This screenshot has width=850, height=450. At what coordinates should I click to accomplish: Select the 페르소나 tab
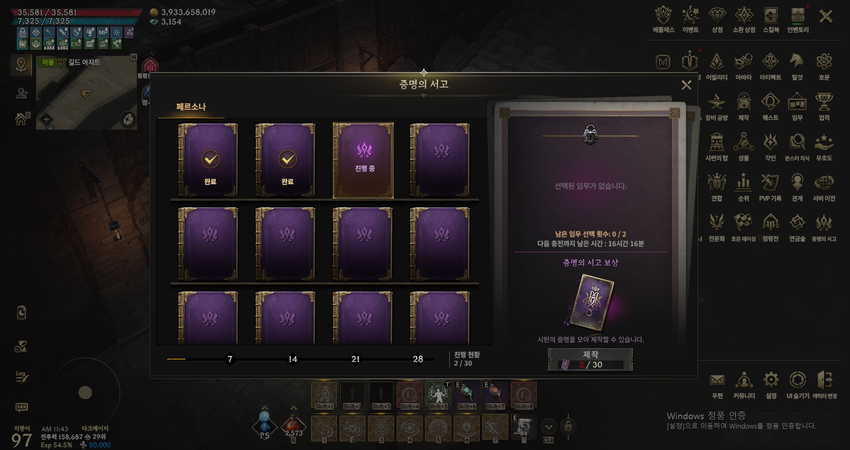coord(190,104)
